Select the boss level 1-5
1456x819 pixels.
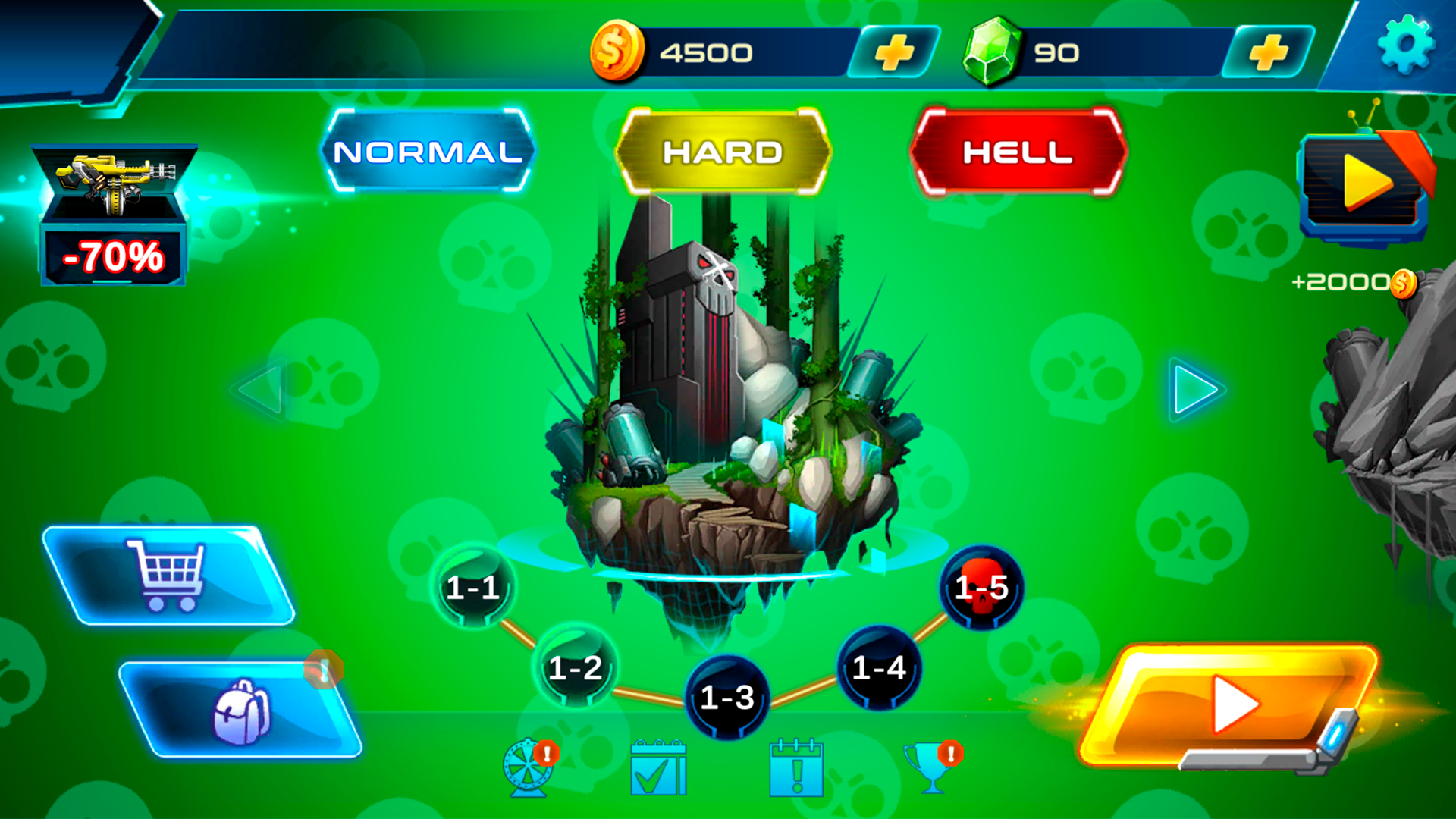[x=983, y=588]
